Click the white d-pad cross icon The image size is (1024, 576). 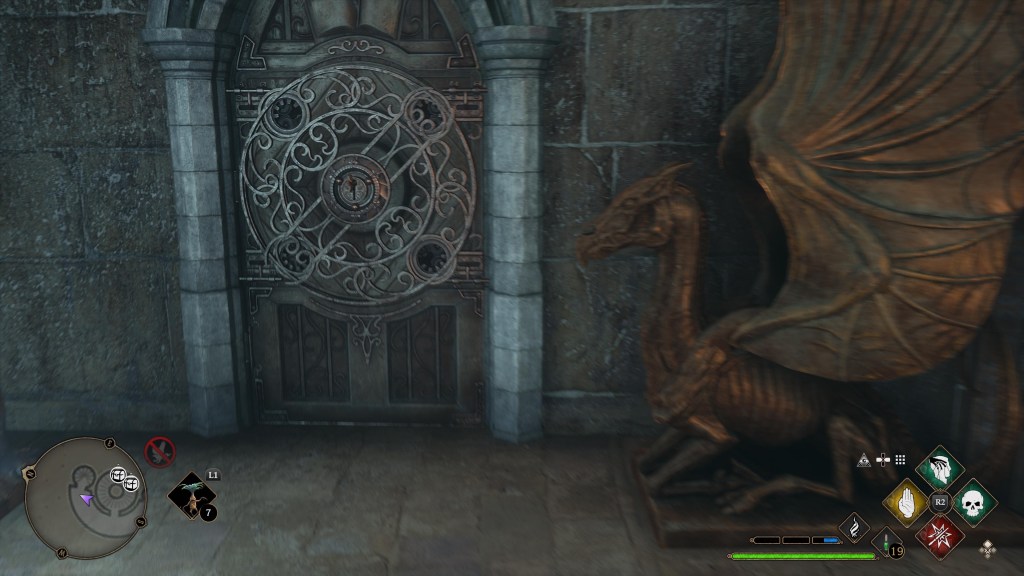pos(882,459)
